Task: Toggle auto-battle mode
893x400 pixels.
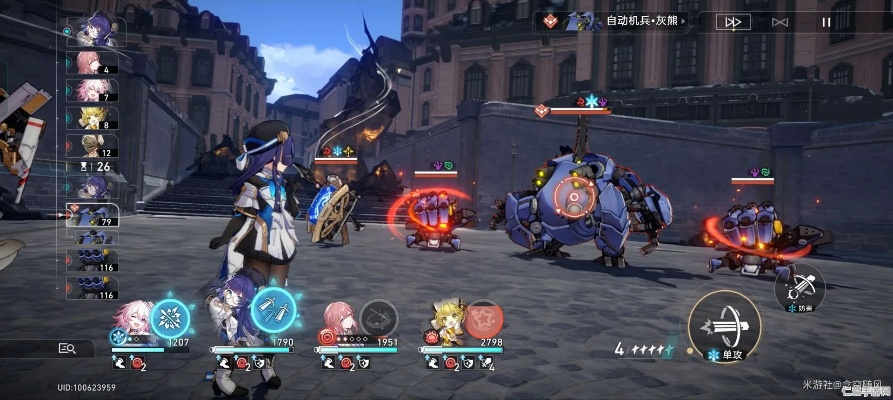Action: [780, 21]
